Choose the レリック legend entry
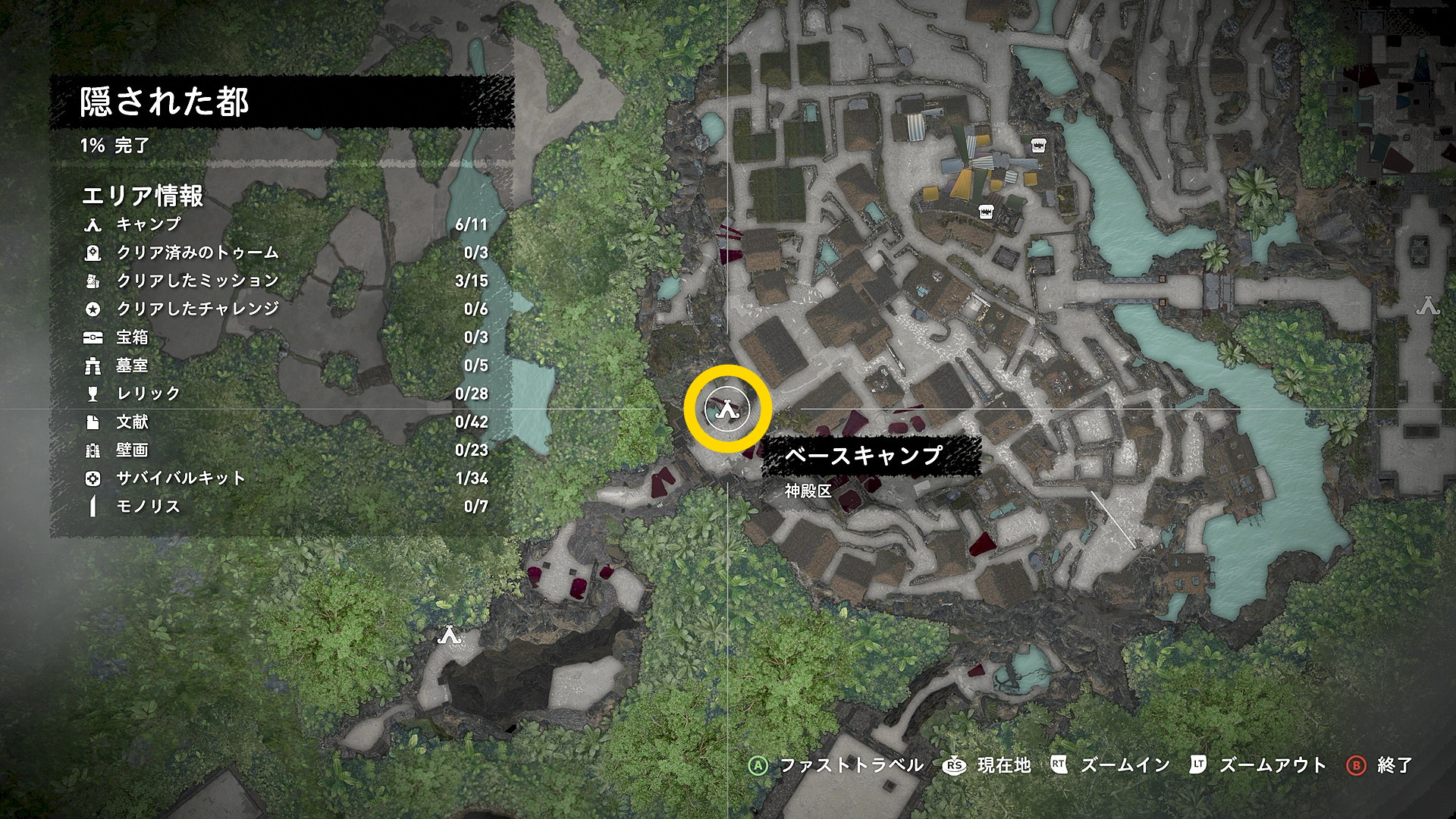 click(148, 394)
